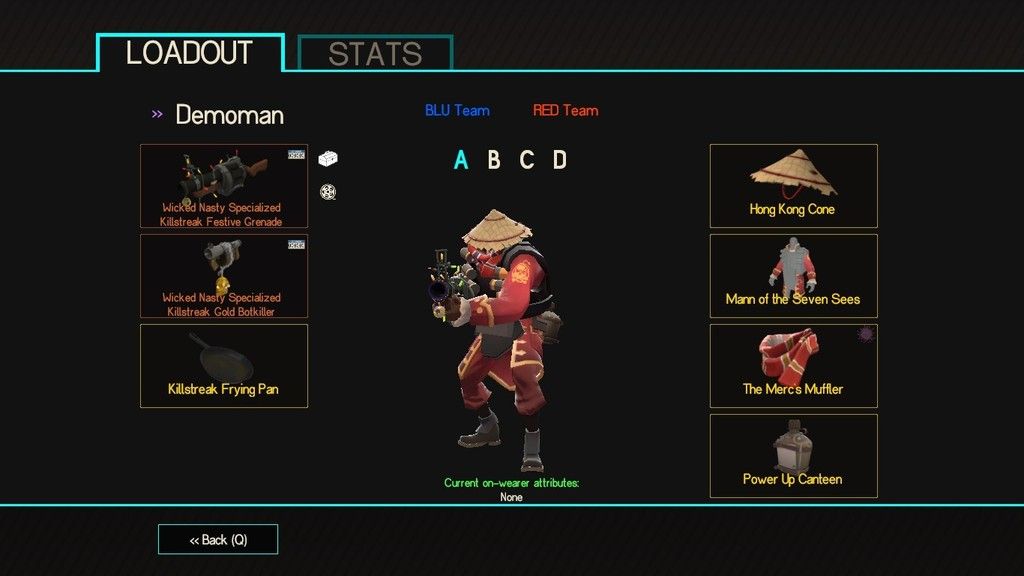Choose the Killstreak Frying Pan slot
Image resolution: width=1024 pixels, height=576 pixels.
pos(224,366)
